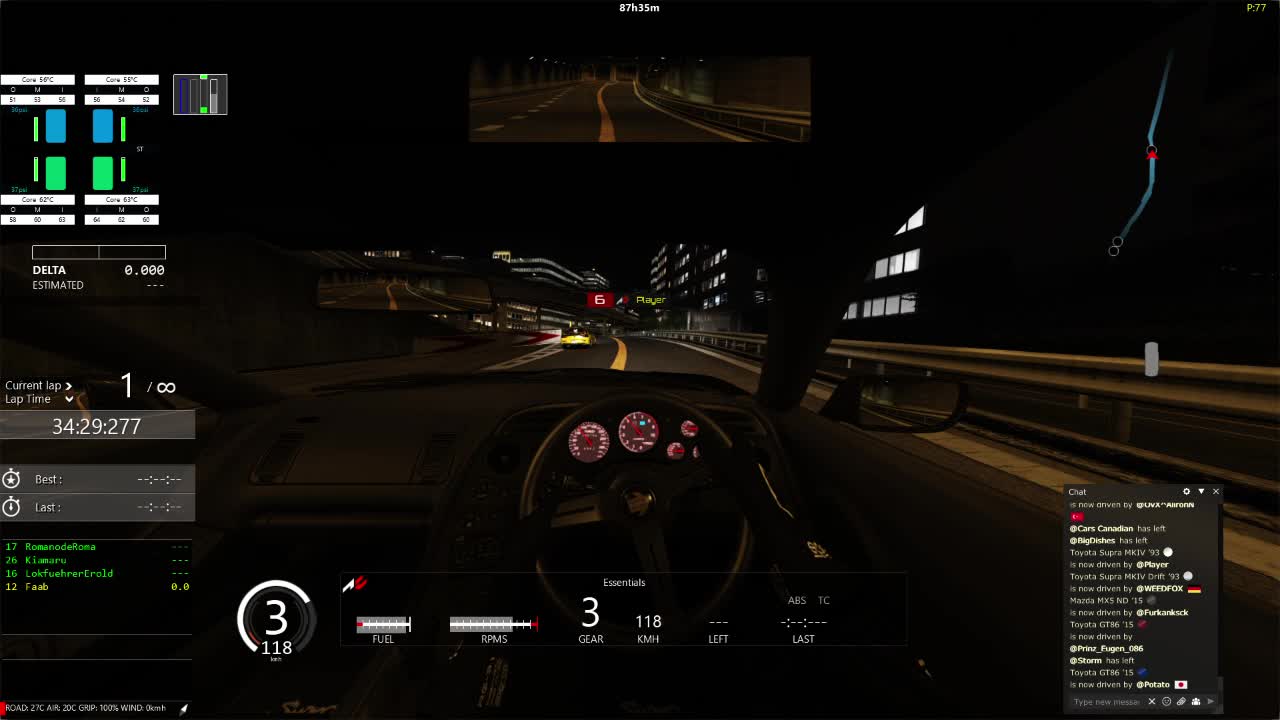
Task: Close the Chat window
Action: pos(1216,492)
